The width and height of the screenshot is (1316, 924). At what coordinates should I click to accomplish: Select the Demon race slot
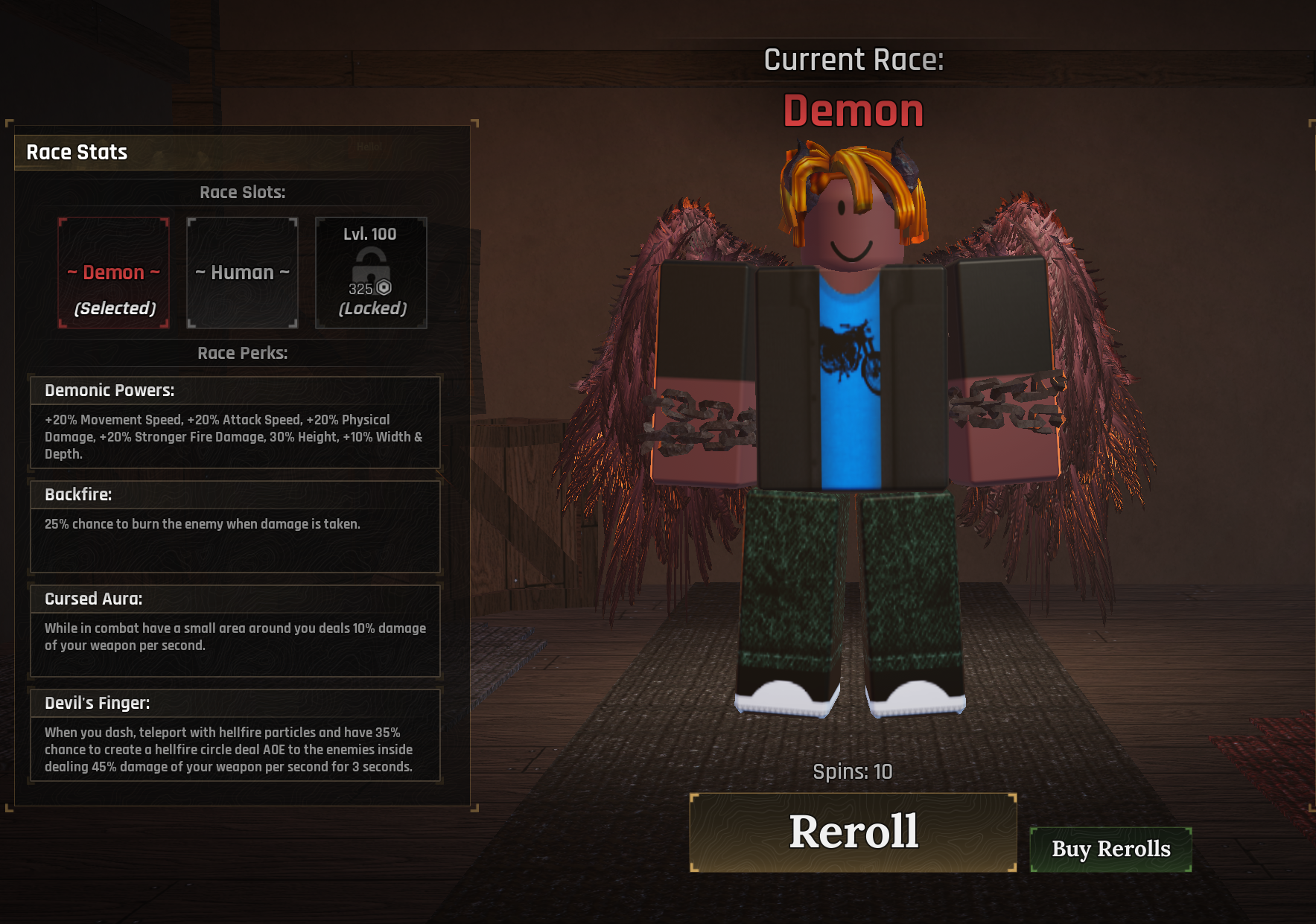[x=114, y=273]
